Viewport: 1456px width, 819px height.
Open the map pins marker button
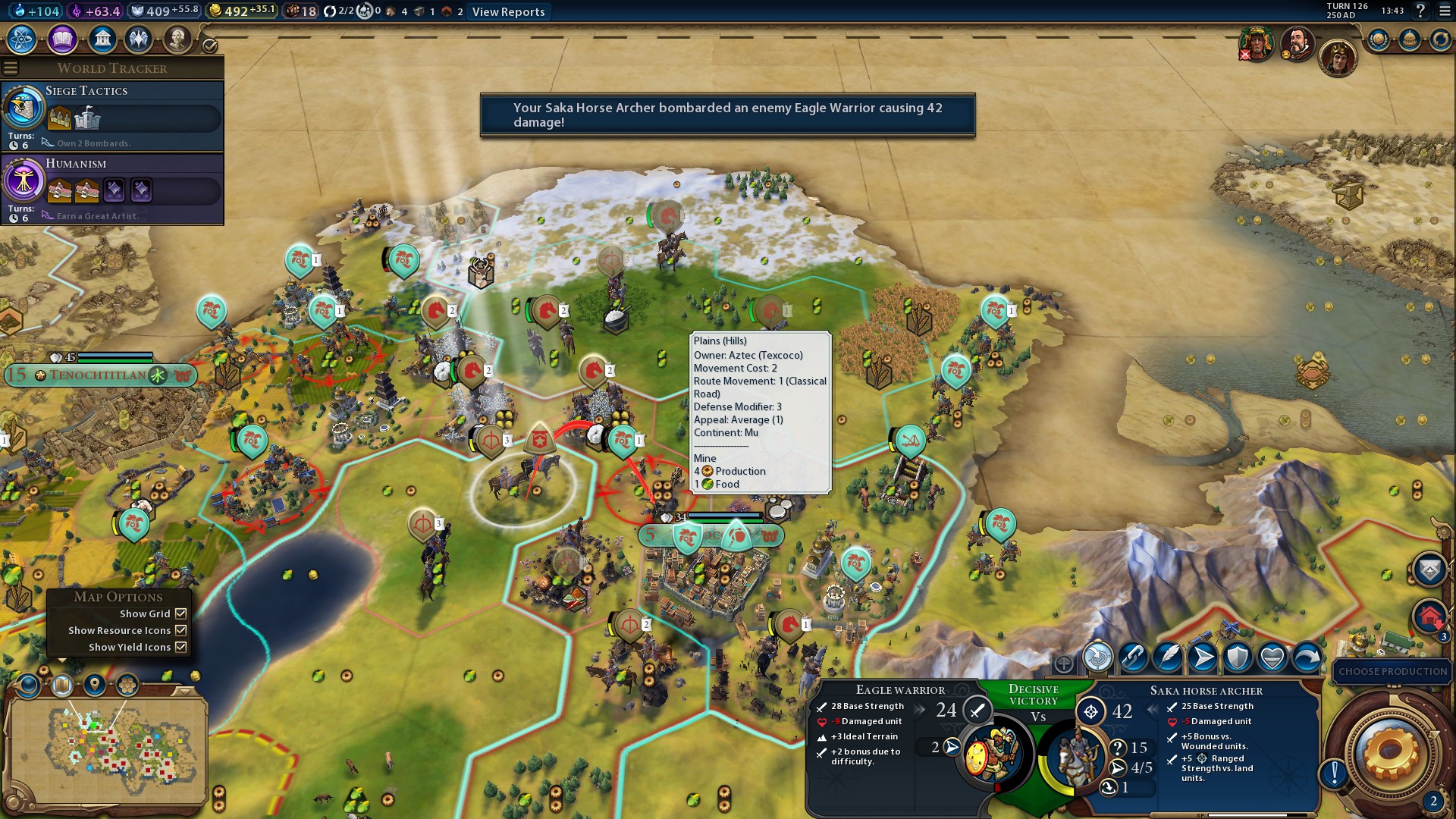pos(95,686)
